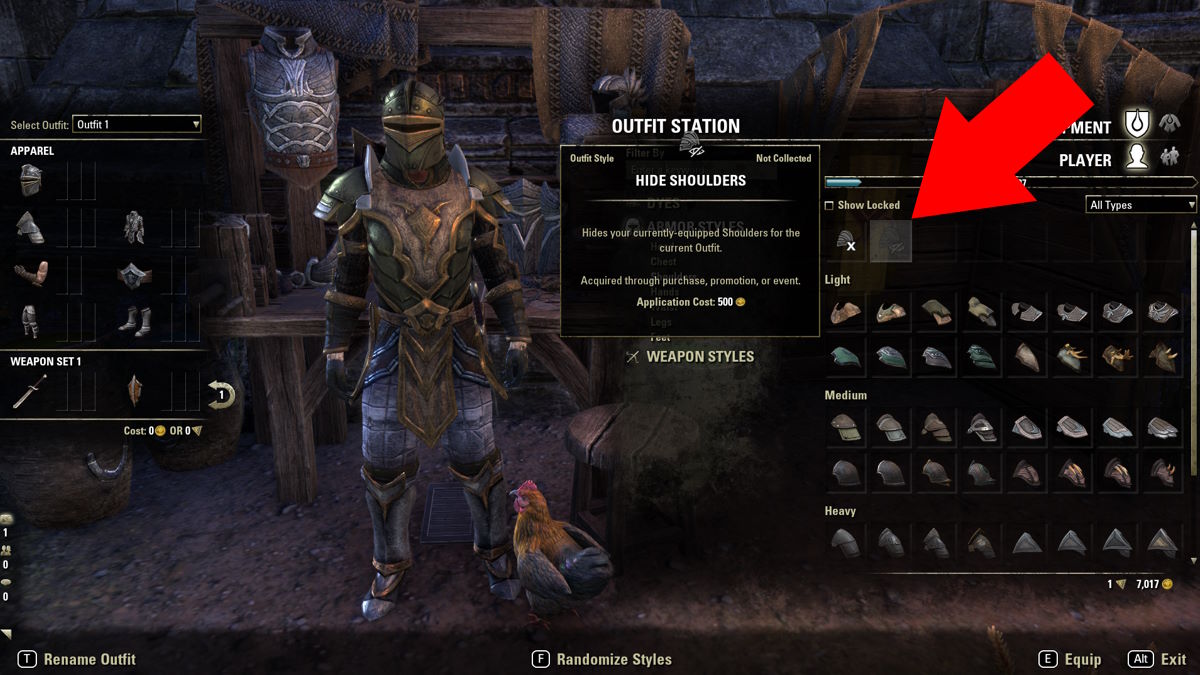Choose the boots apparel slot
This screenshot has height=675, width=1200.
point(134,320)
